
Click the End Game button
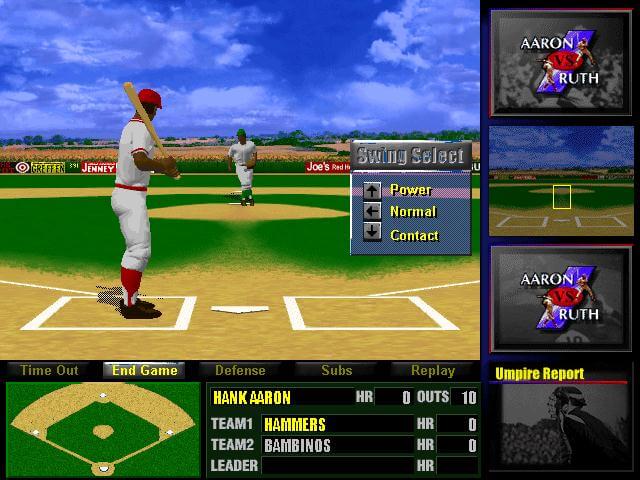coord(145,370)
